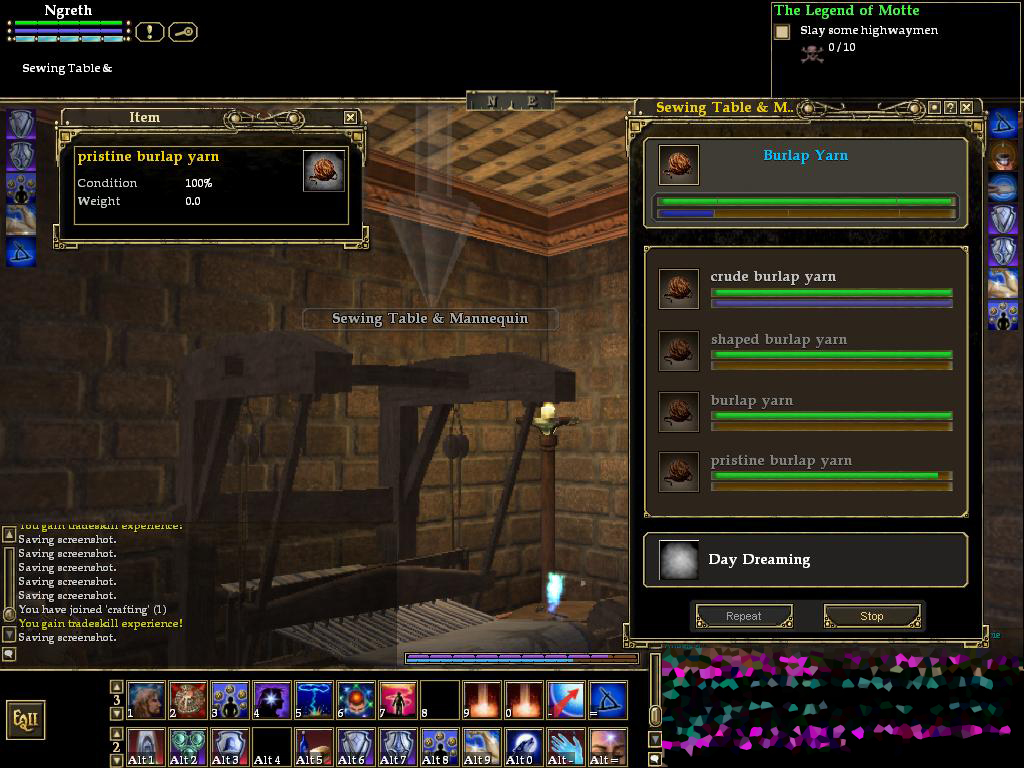Click the Repeat crafting button

743,616
